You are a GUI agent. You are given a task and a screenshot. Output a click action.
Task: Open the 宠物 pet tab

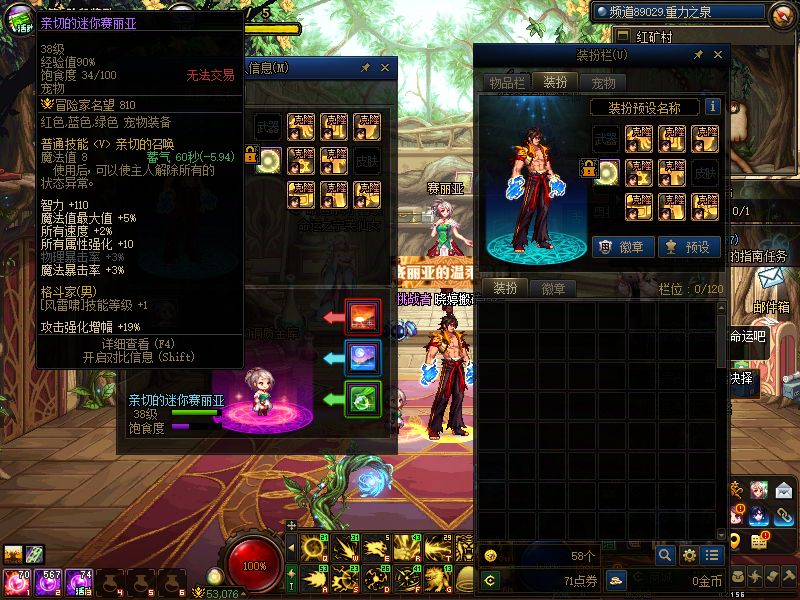pos(603,83)
